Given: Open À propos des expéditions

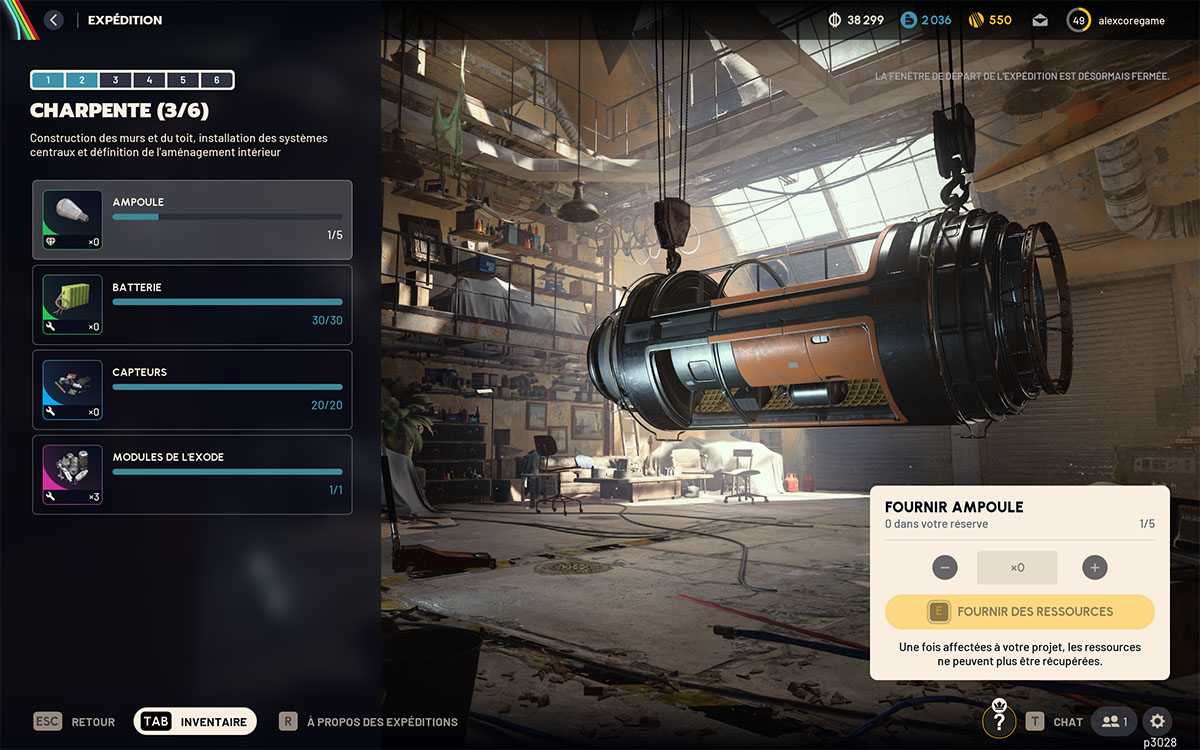Looking at the screenshot, I should point(368,721).
